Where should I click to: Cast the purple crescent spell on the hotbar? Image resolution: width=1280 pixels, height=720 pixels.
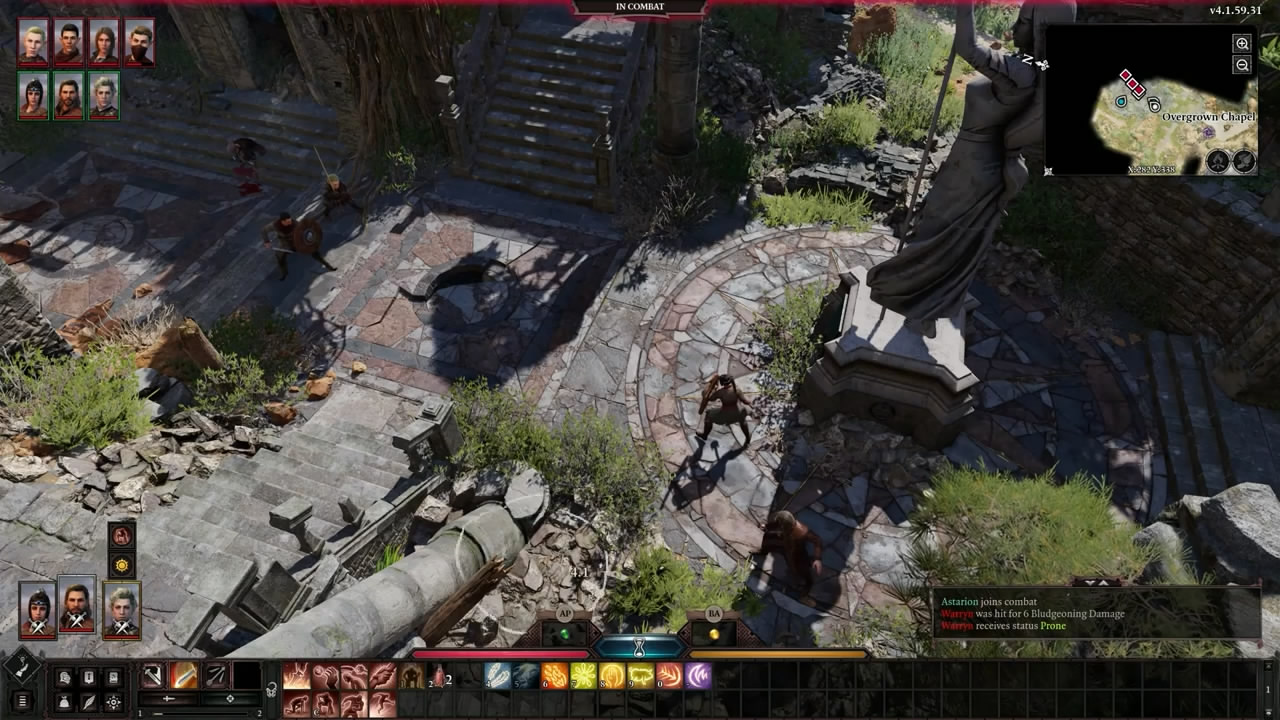pyautogui.click(x=698, y=676)
